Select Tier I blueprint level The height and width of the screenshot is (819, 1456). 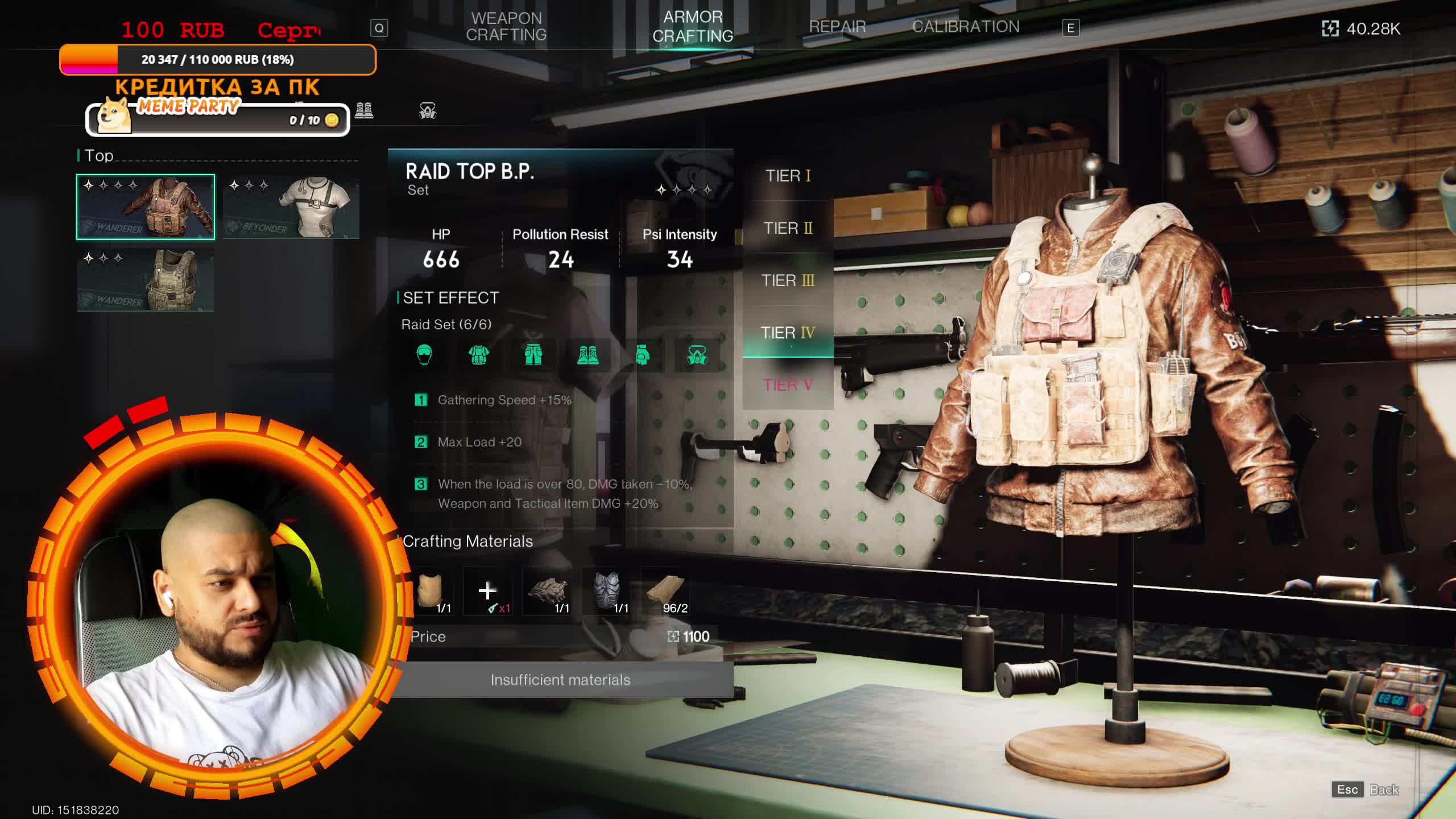coord(788,176)
